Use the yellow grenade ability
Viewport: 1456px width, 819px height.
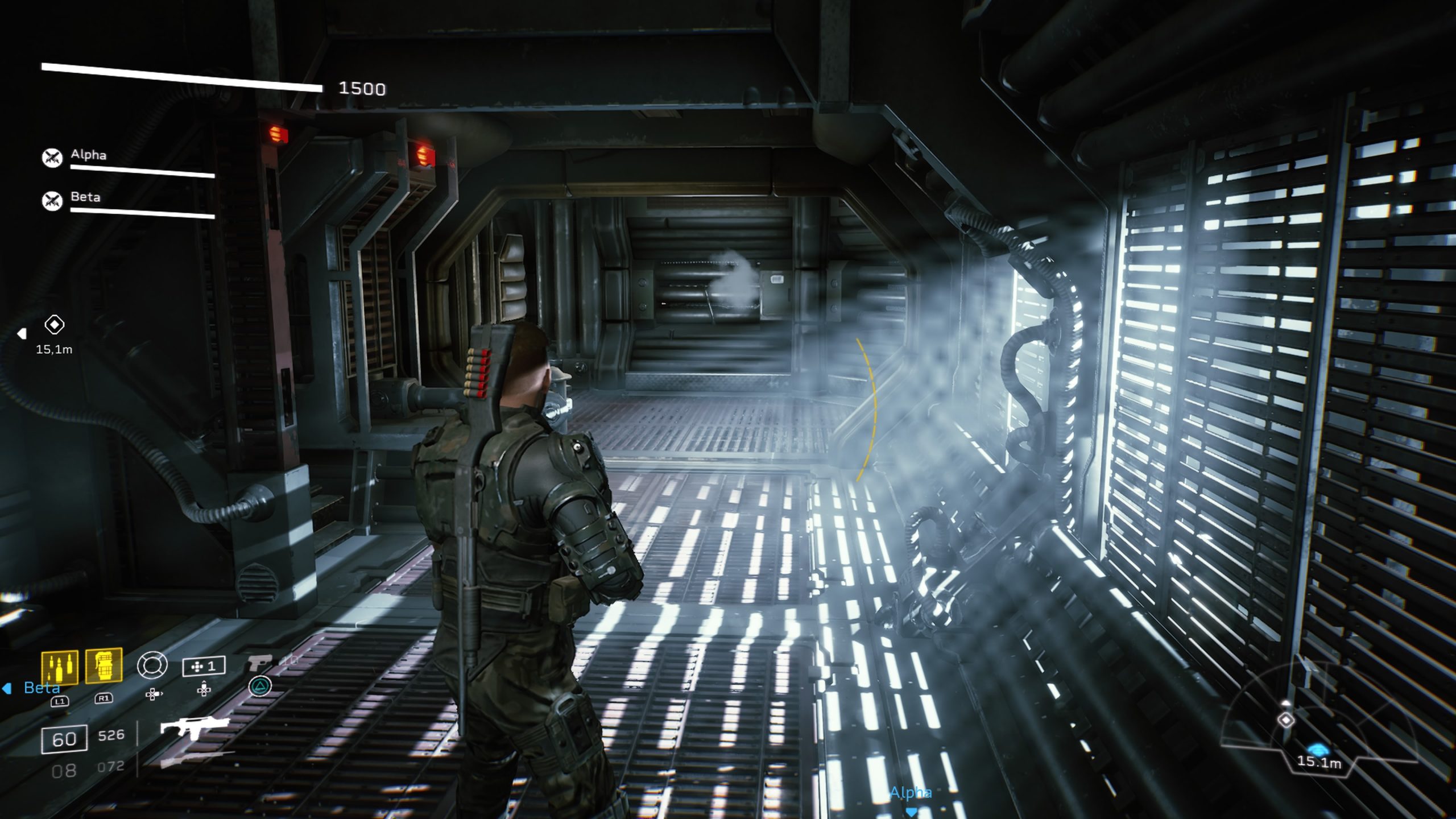click(x=104, y=665)
